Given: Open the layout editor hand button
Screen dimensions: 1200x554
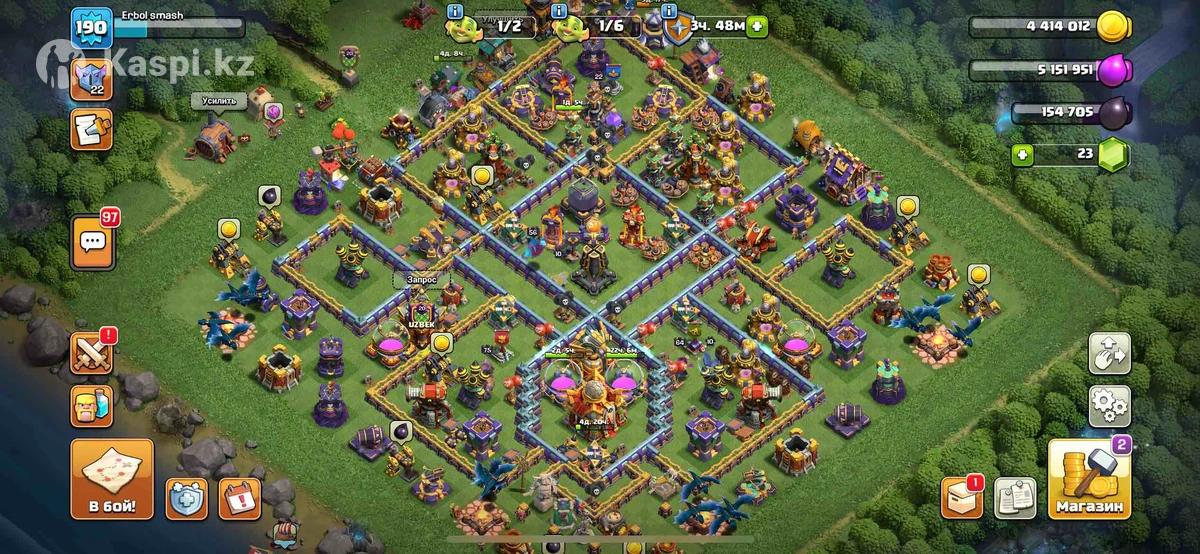Looking at the screenshot, I should coord(1109,353).
